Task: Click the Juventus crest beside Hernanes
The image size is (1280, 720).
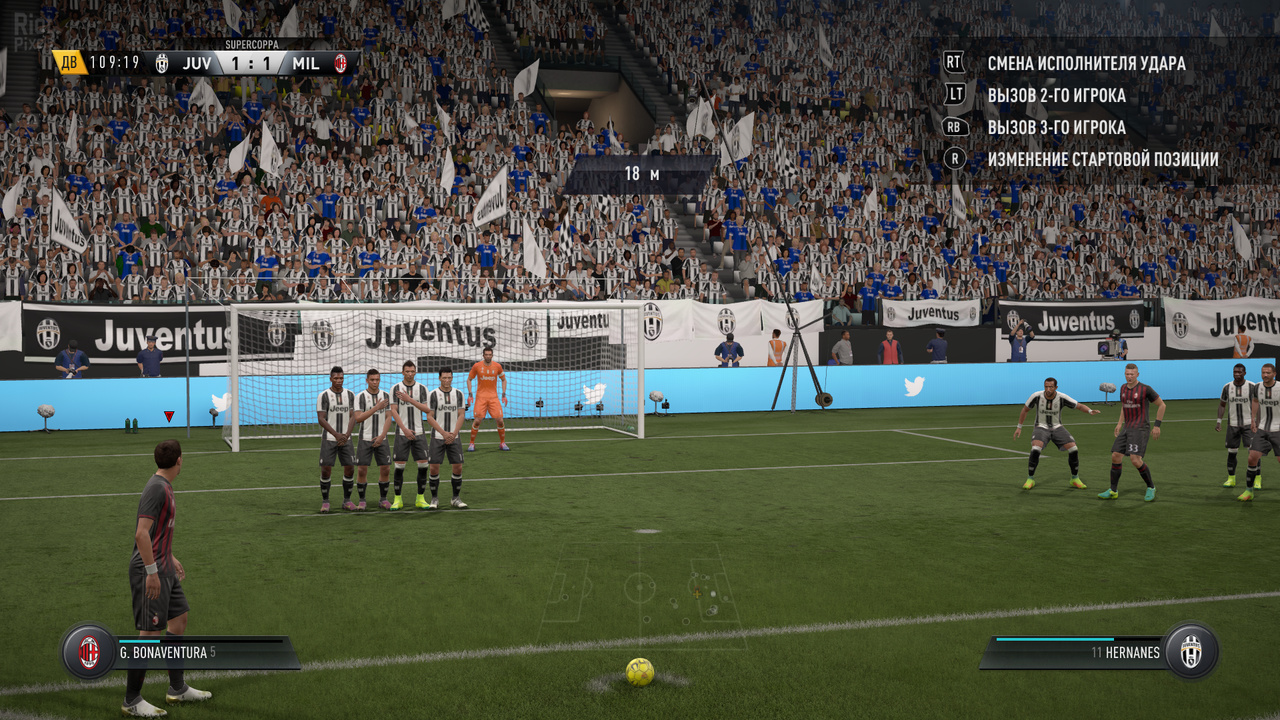Action: [1190, 652]
